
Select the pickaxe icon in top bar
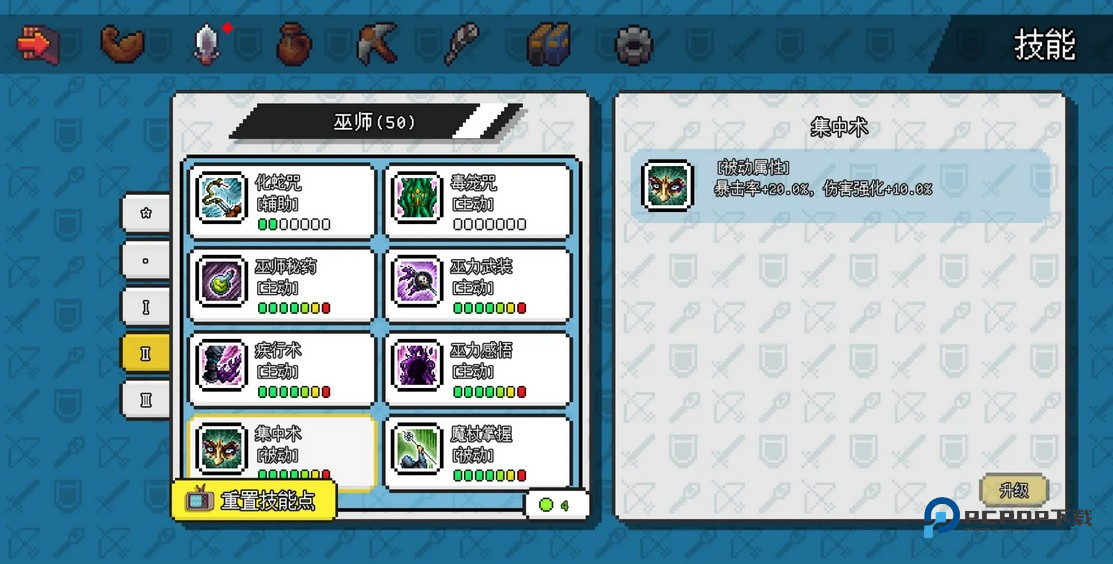(x=377, y=44)
